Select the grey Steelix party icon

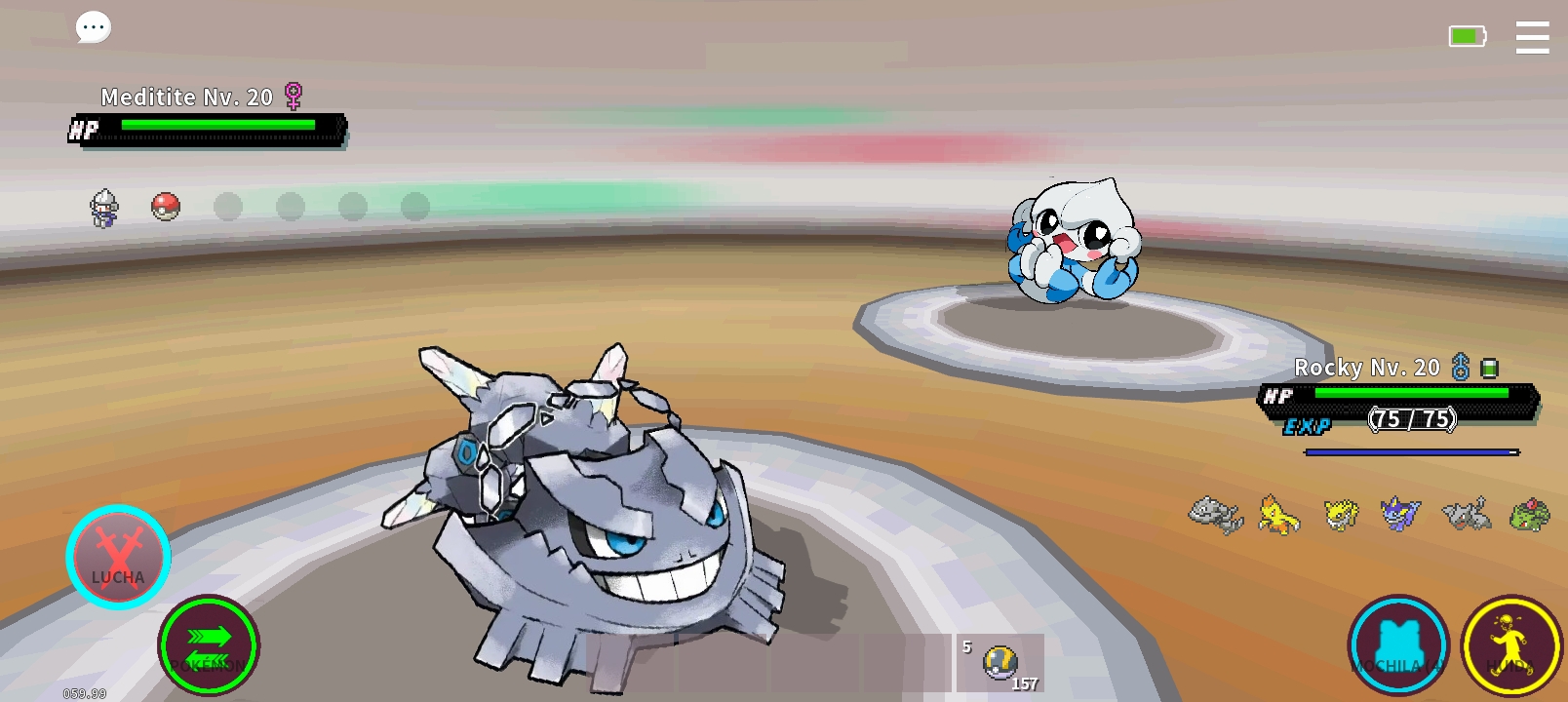(x=1216, y=514)
